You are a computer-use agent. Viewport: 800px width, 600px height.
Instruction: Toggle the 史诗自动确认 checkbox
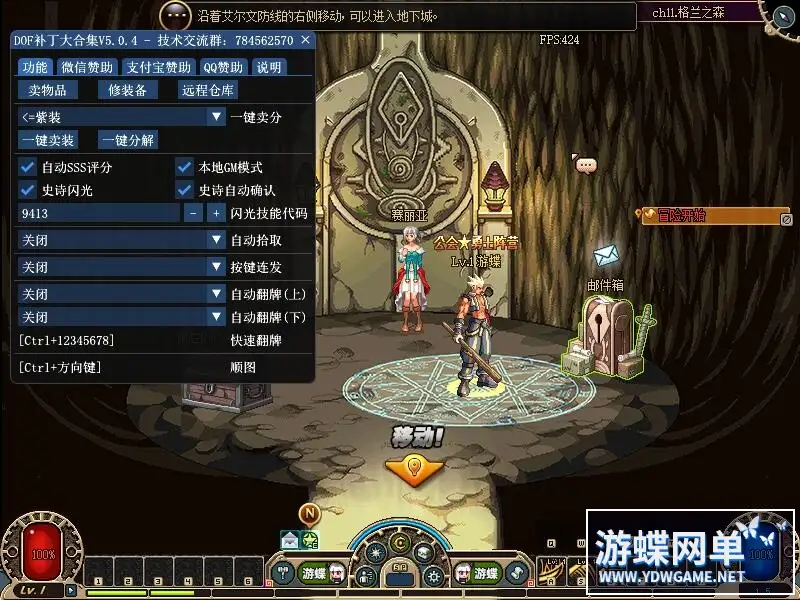click(x=184, y=190)
